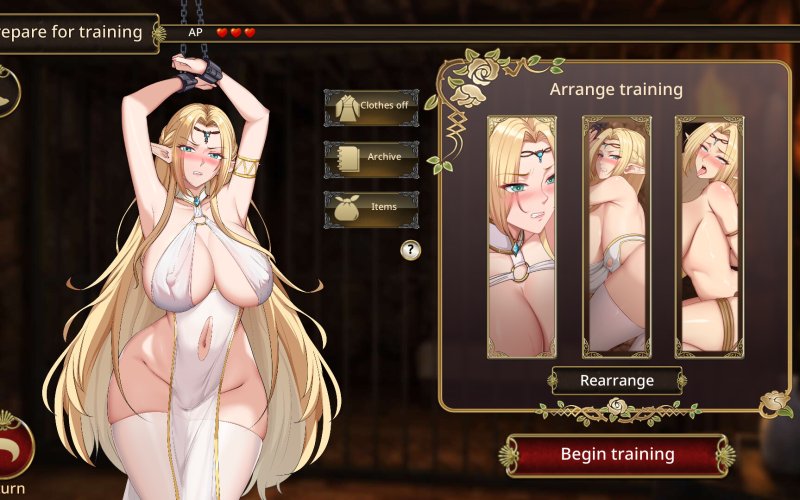The image size is (800, 500).
Task: Show help via the question mark icon
Action: click(410, 250)
